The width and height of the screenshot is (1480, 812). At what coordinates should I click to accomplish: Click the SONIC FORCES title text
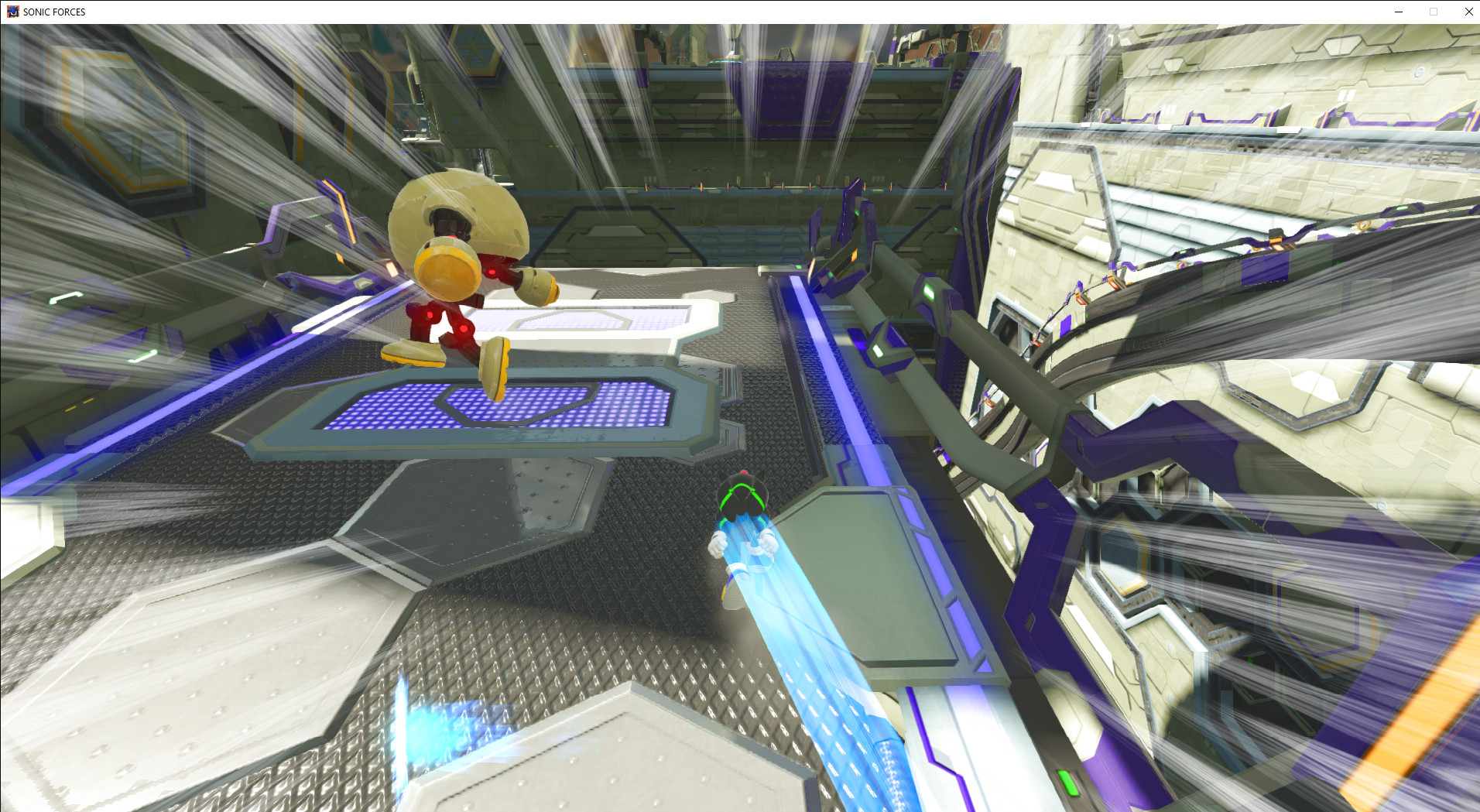(54, 12)
